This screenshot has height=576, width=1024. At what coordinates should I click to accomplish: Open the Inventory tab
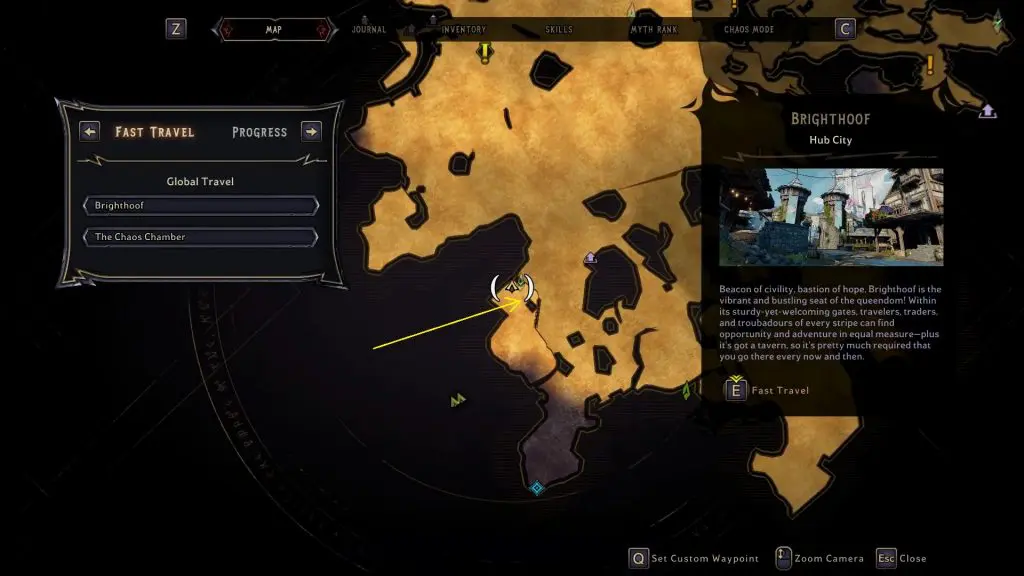click(x=464, y=29)
